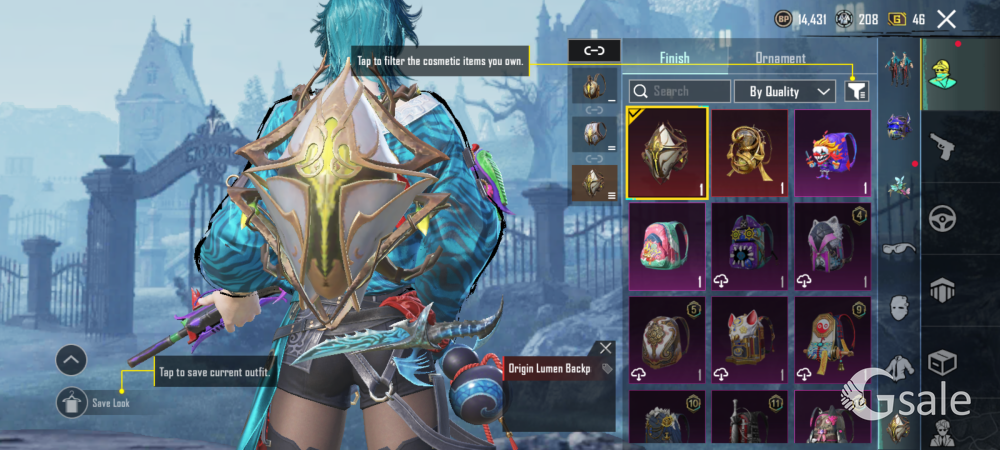The height and width of the screenshot is (450, 1000).
Task: Open the By Quality sort dropdown
Action: coord(785,91)
